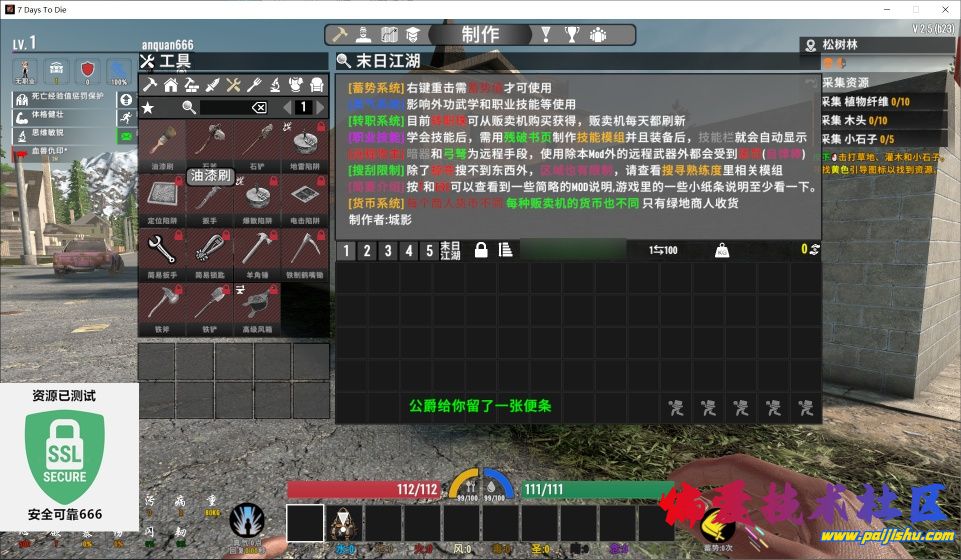The image size is (961, 560).
Task: Select the 简易扳手 wrench recipe
Action: click(162, 253)
